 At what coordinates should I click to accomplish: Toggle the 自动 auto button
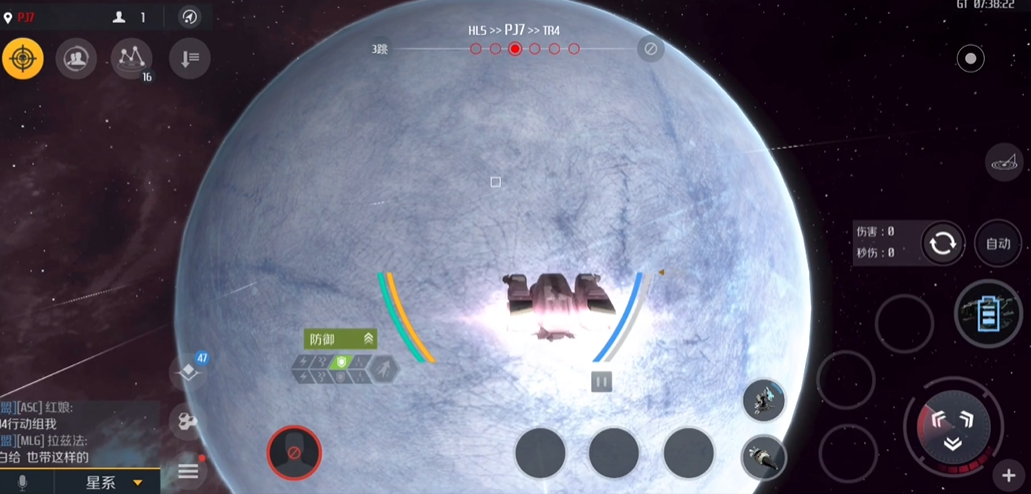tap(997, 243)
